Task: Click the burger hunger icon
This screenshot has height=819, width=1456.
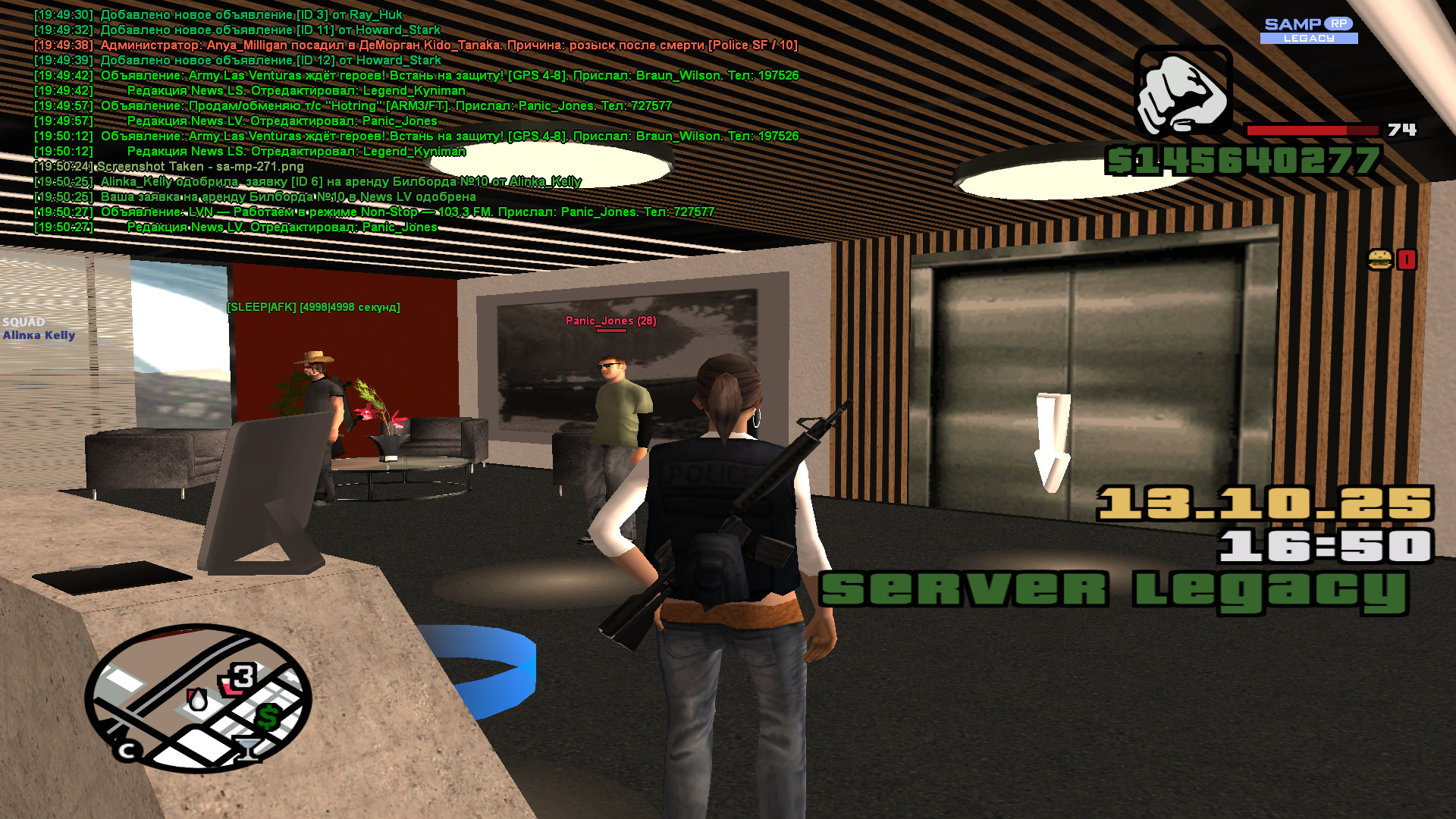Action: point(1379,260)
